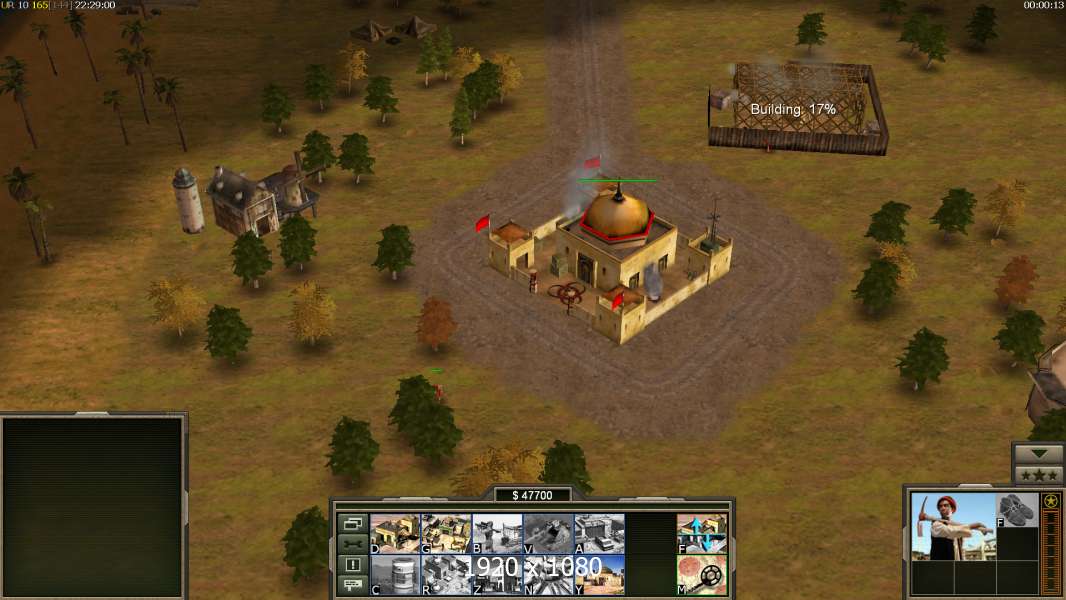Pick the build icon with hotkey R
This screenshot has height=600, width=1066.
coord(446,574)
